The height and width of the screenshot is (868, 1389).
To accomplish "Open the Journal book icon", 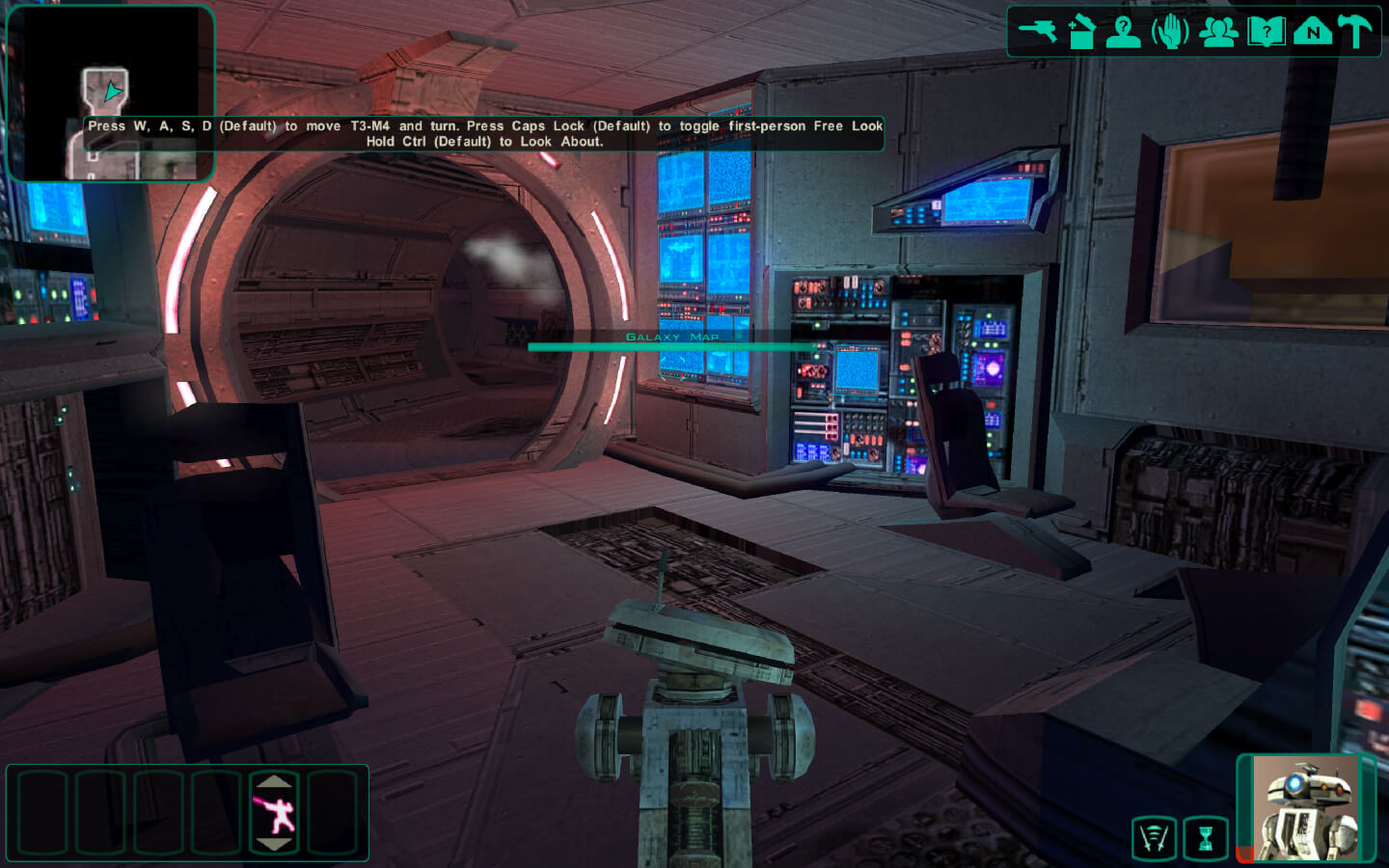I will (x=1266, y=31).
